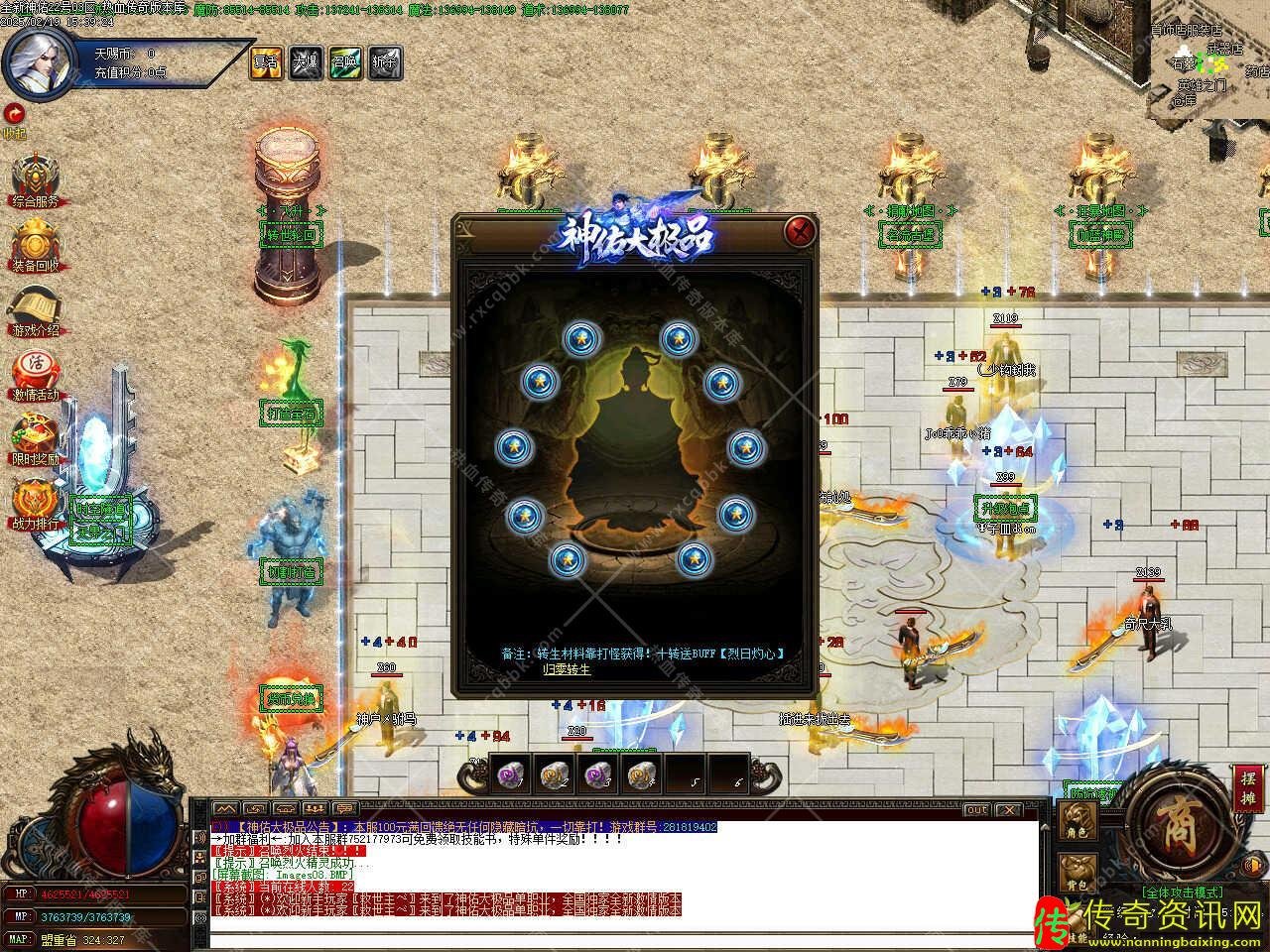The image size is (1270, 952).
Task: Open the 战力排行 power ranking
Action: (35, 504)
